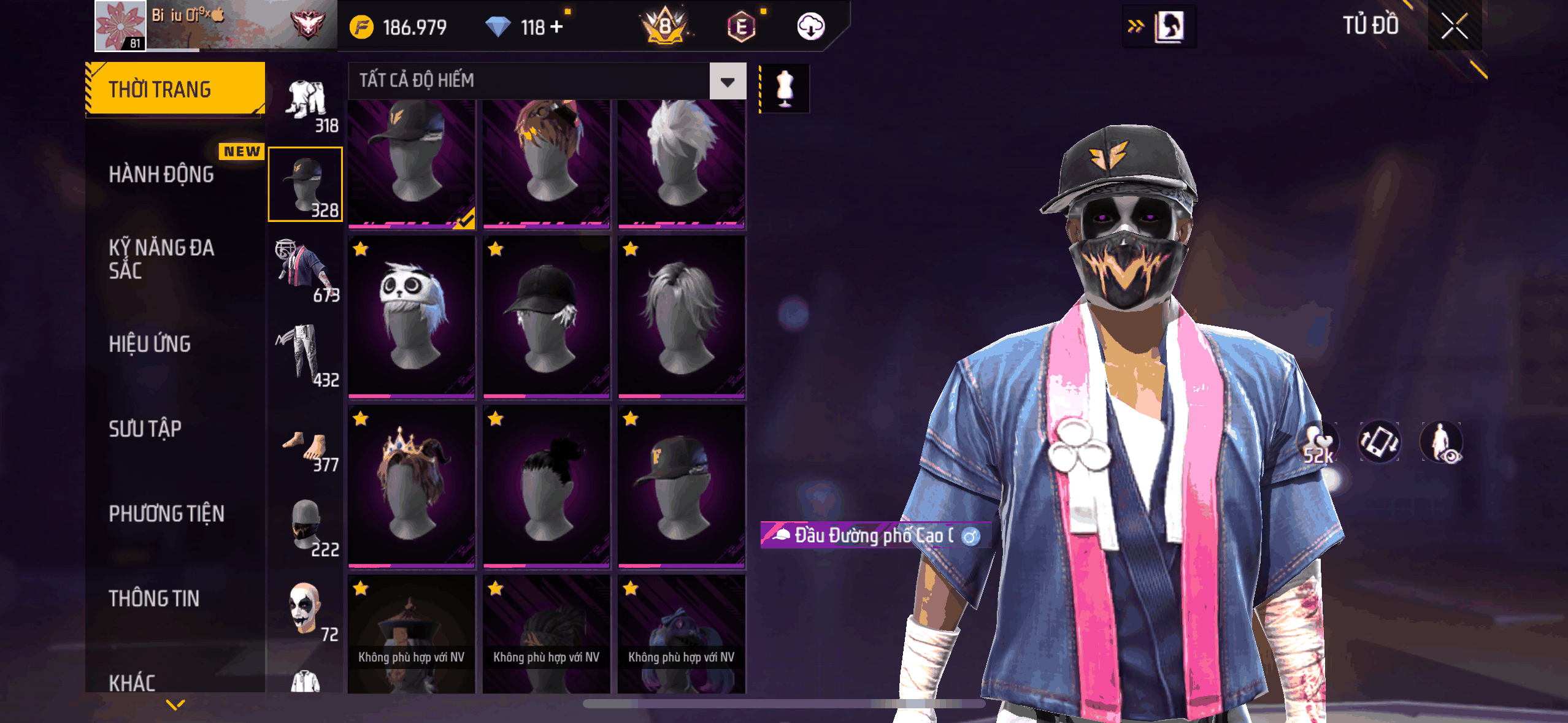Click the mannequin preview icon

pos(785,89)
